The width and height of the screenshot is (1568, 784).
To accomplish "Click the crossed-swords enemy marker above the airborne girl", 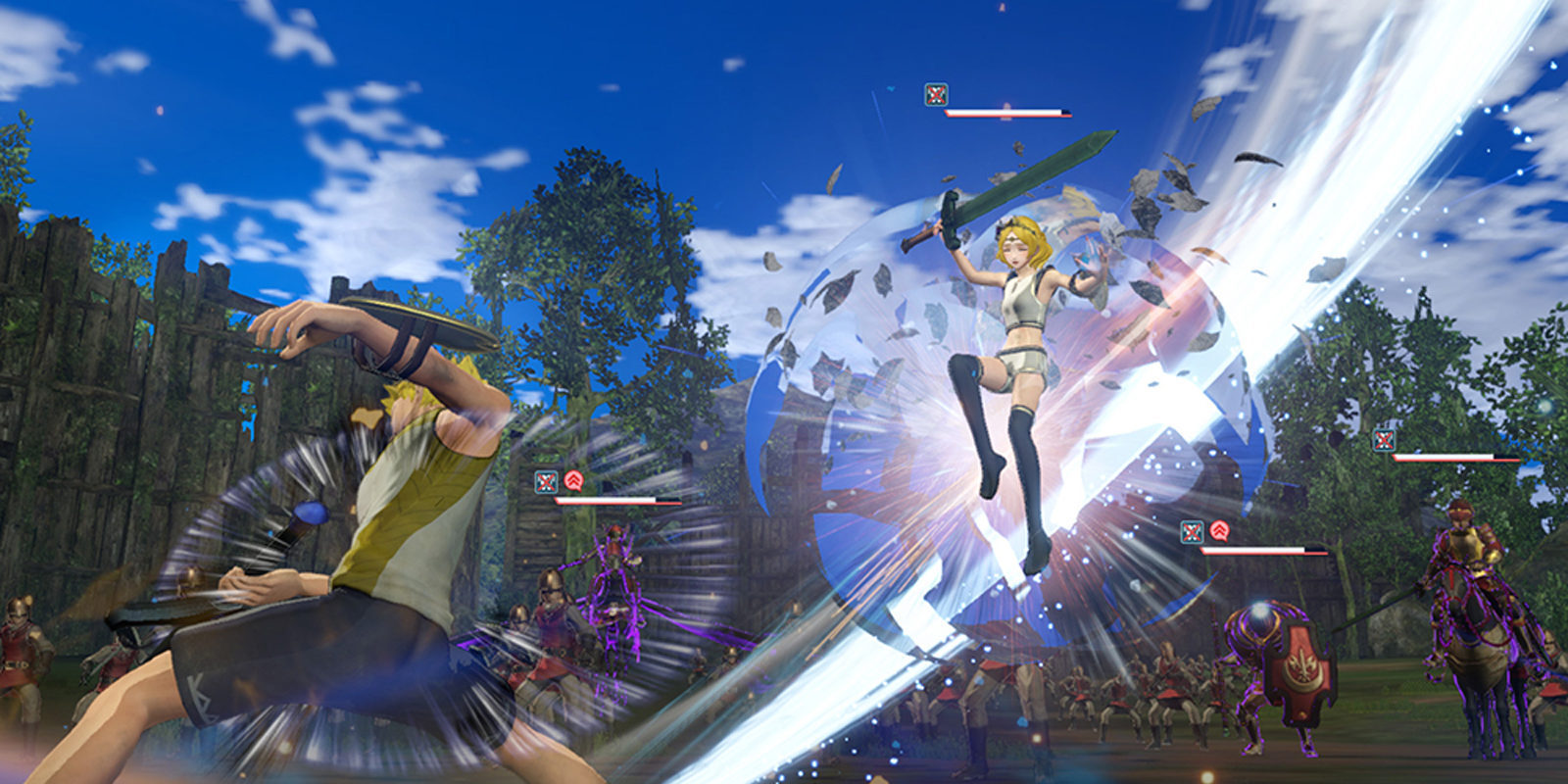I will (936, 95).
